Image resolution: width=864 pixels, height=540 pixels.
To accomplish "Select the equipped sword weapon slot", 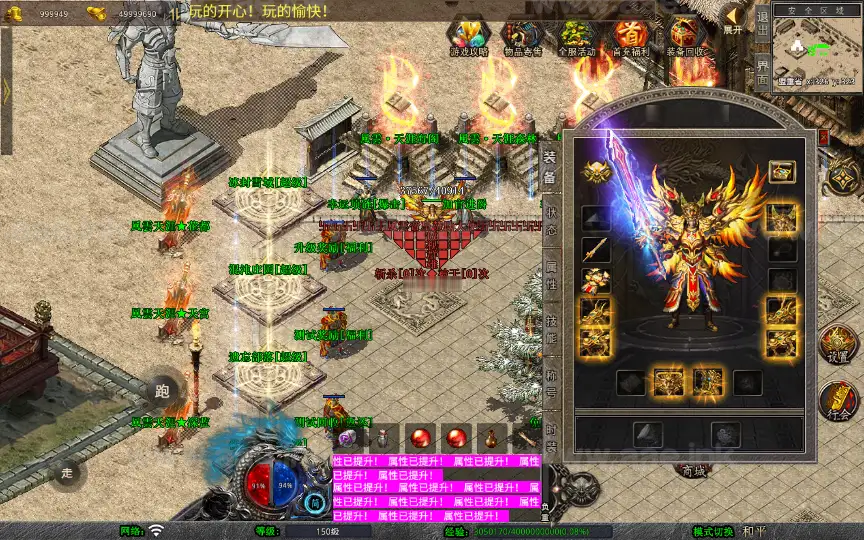I will pos(596,250).
